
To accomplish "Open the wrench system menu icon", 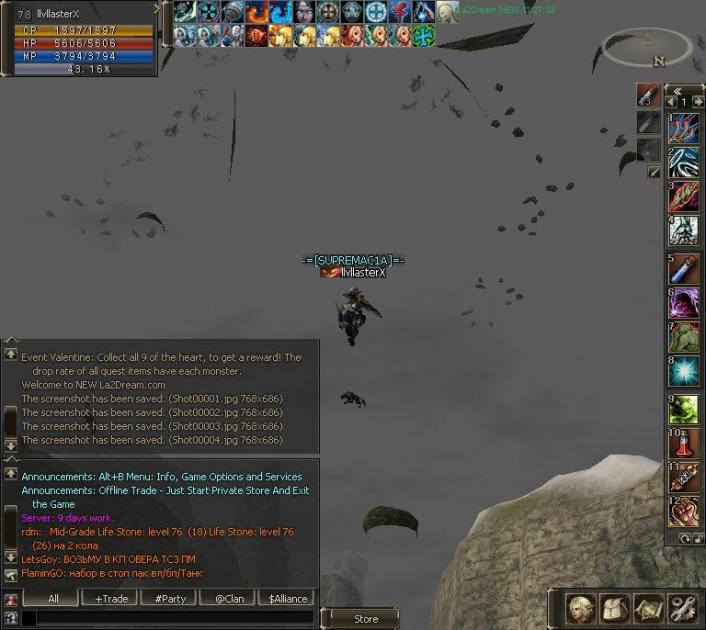I will coord(682,607).
